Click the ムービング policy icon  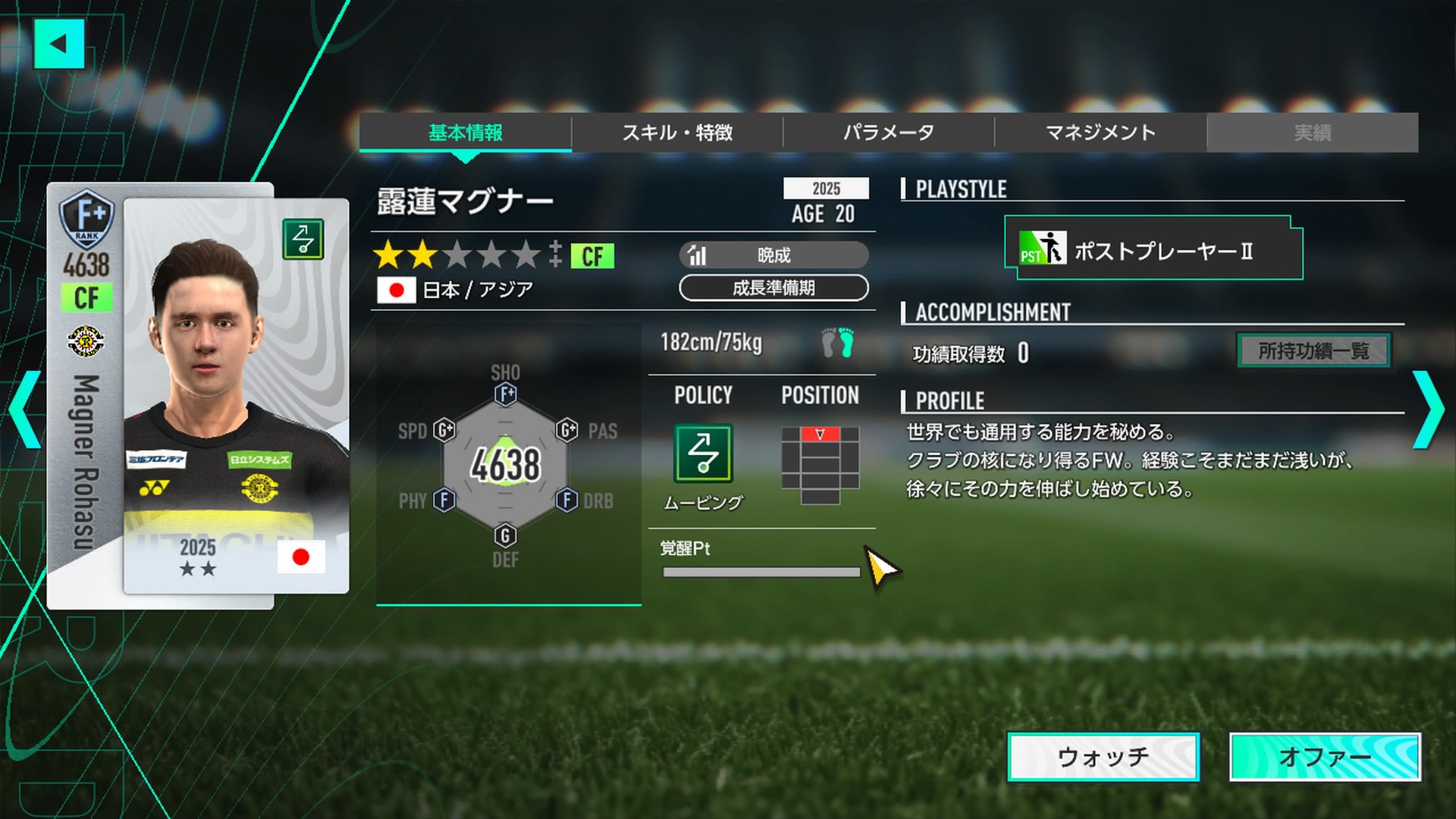(x=703, y=453)
